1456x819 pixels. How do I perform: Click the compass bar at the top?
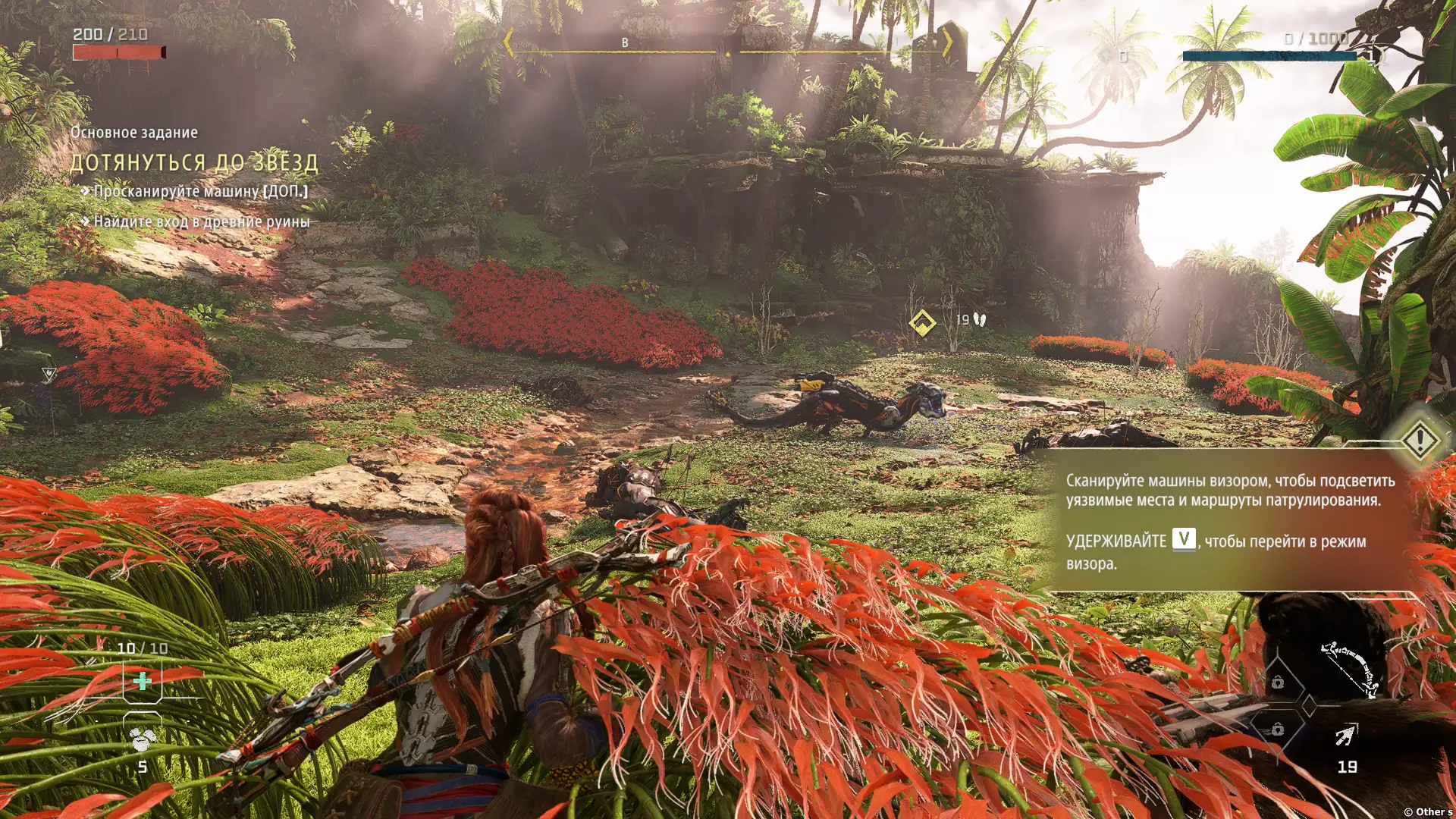click(728, 45)
